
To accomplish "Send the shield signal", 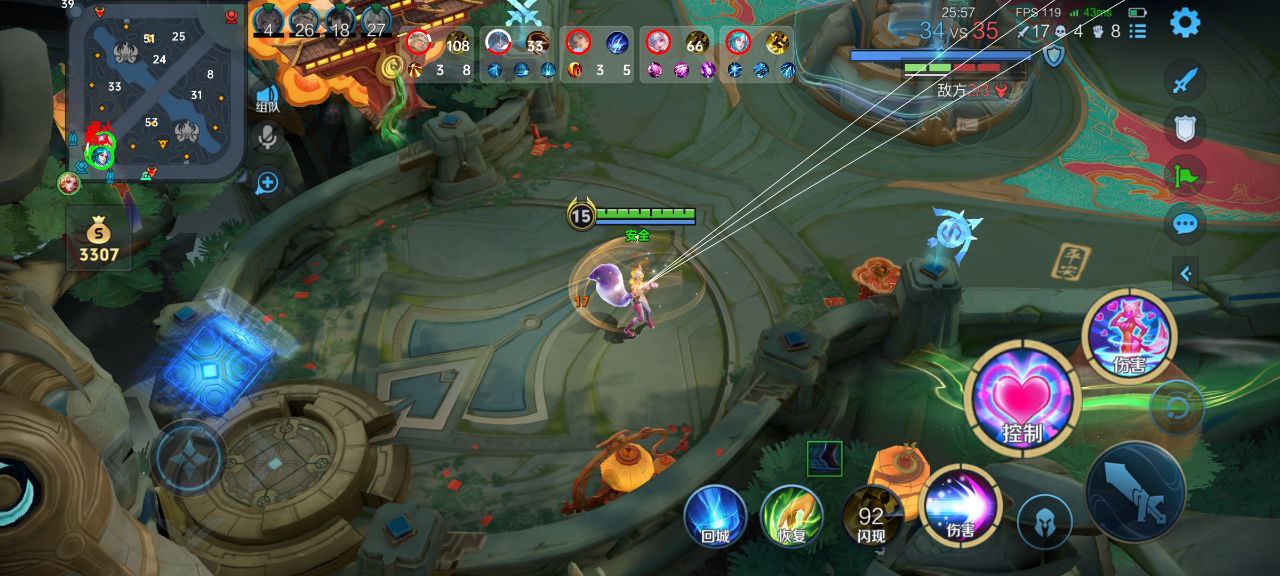I will click(1185, 127).
